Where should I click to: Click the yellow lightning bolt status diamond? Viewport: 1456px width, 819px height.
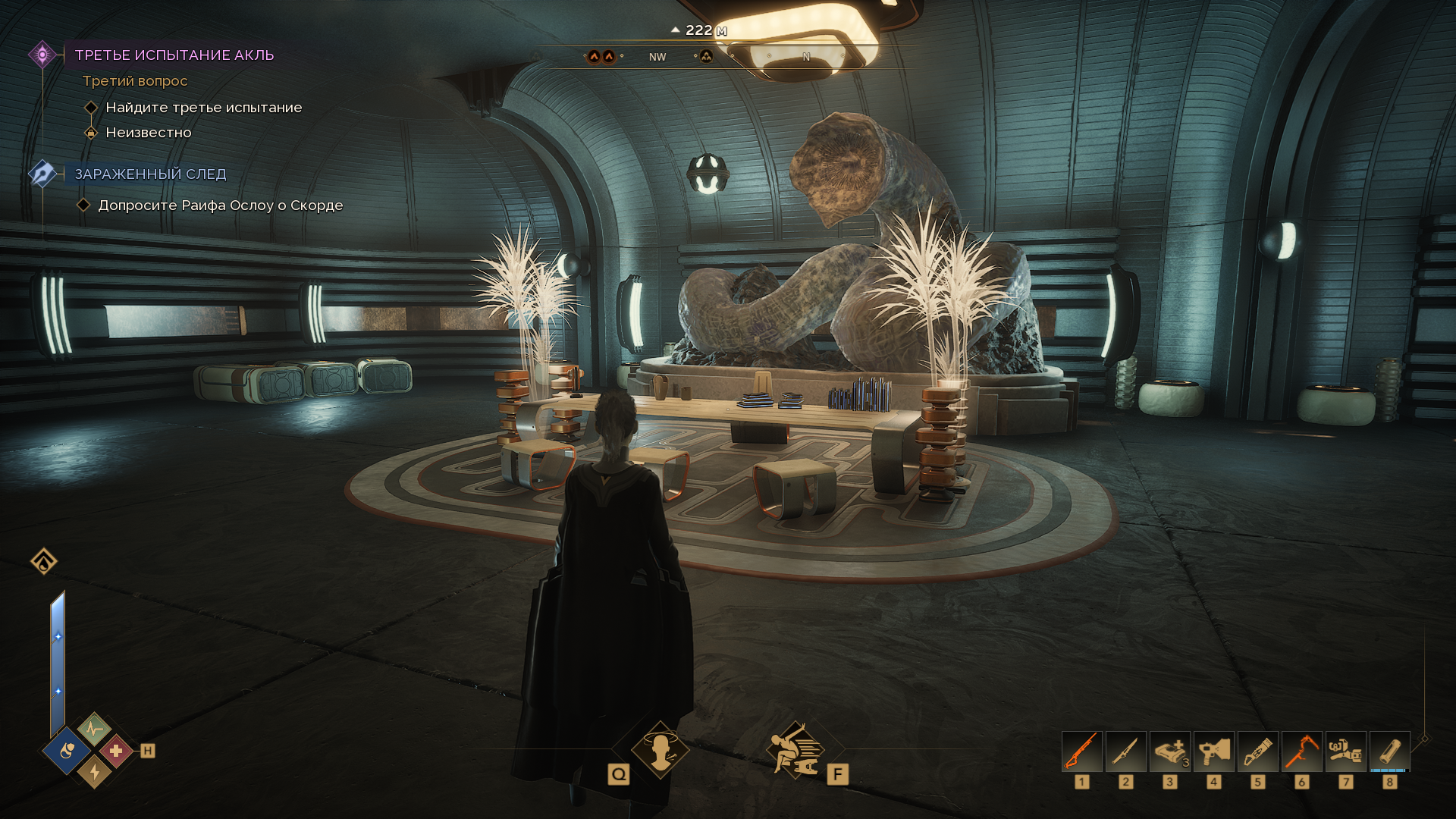[x=94, y=772]
